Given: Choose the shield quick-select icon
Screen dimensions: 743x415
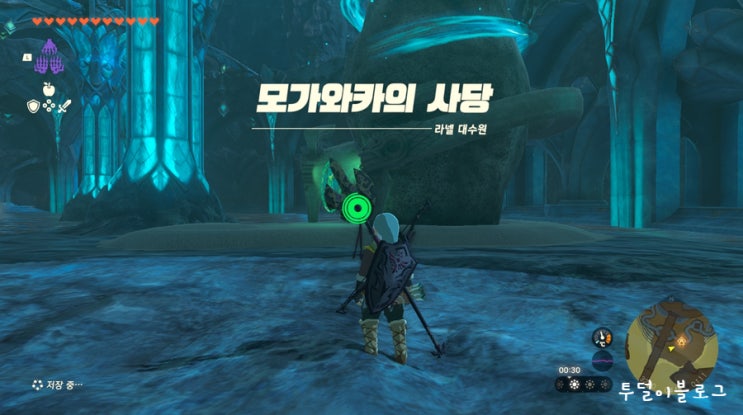Looking at the screenshot, I should pyautogui.click(x=32, y=106).
